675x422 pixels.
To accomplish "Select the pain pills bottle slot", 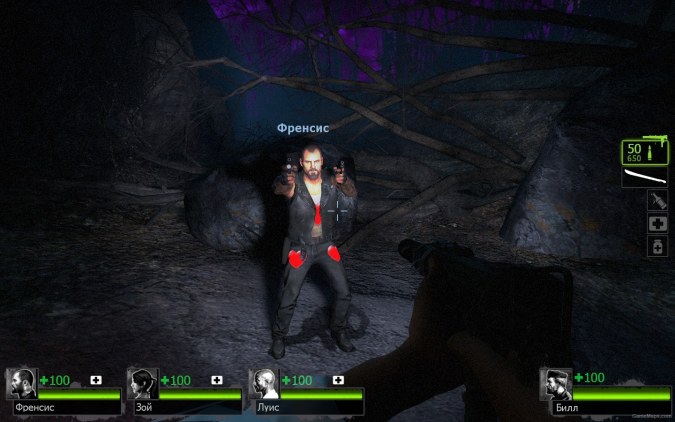I will [x=657, y=245].
